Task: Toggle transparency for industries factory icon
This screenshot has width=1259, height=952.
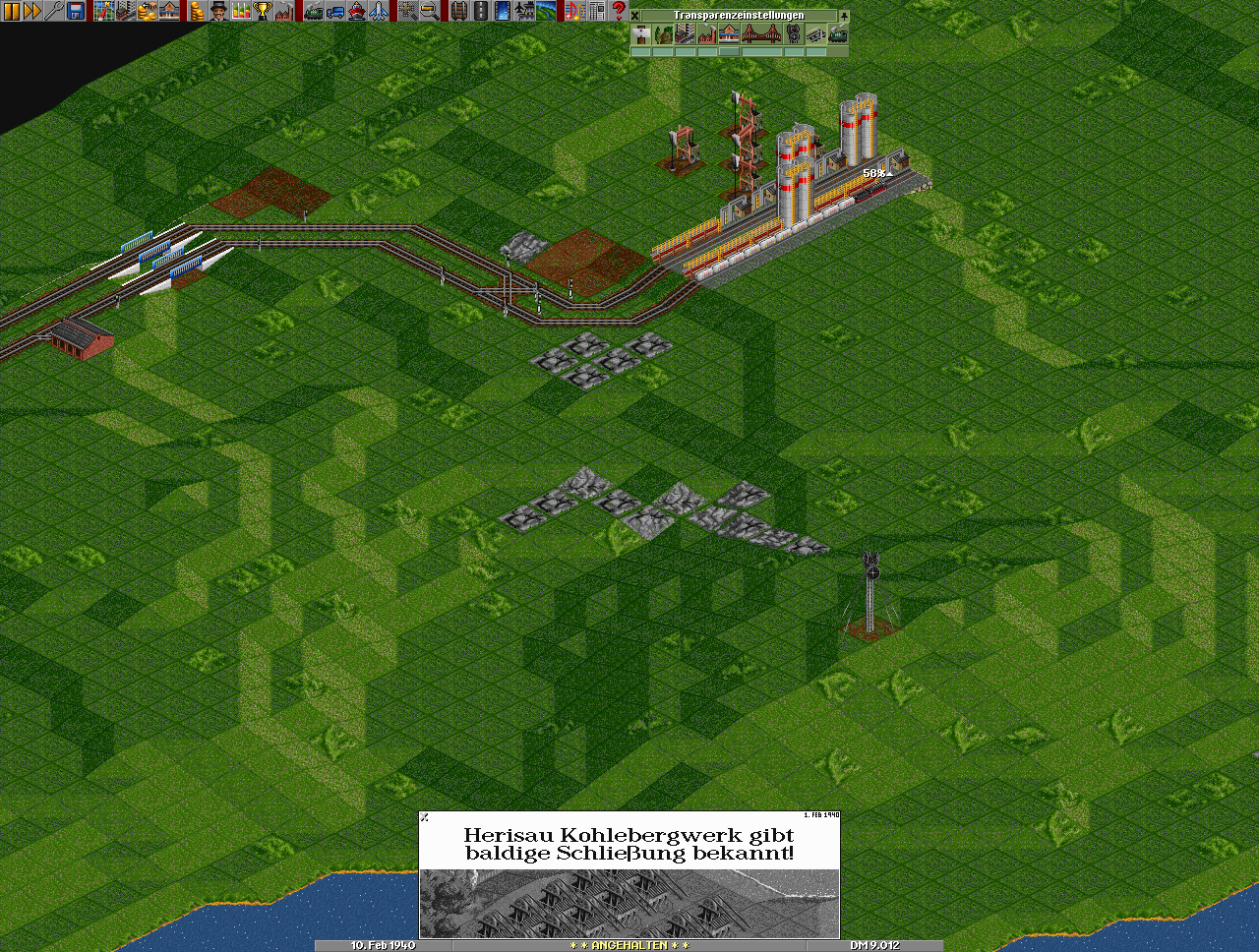Action: pyautogui.click(x=706, y=34)
